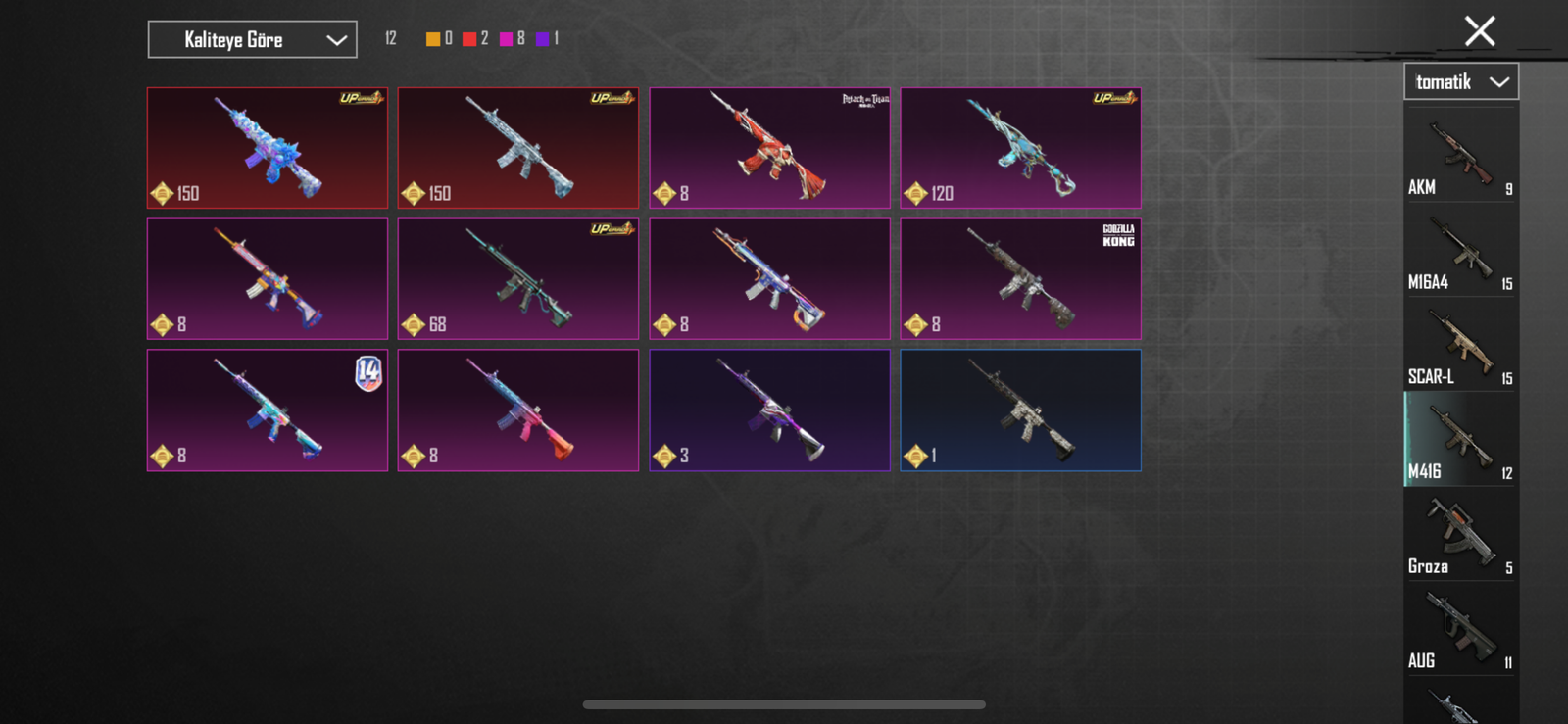Switch to the M16A4 weapon tab
The image size is (1568, 724).
(x=1460, y=251)
